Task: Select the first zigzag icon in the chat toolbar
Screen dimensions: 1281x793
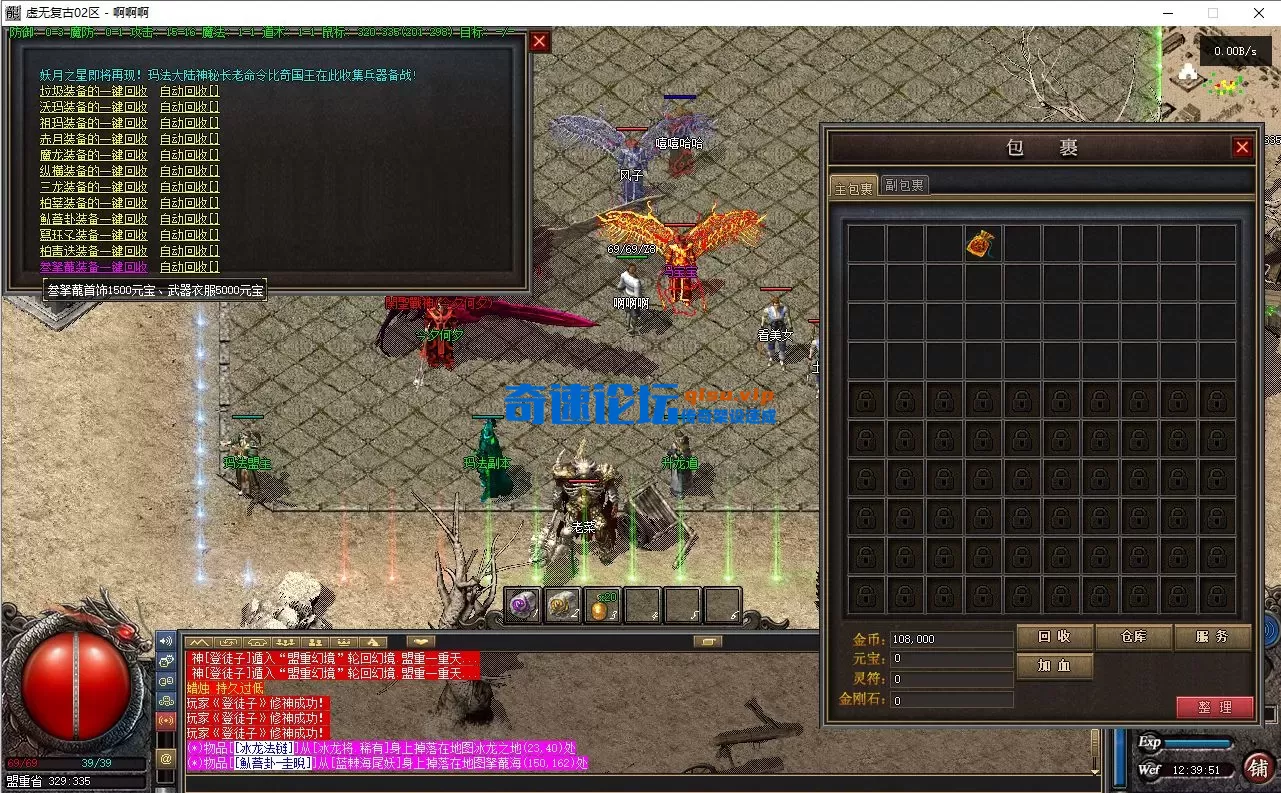Action: point(198,642)
